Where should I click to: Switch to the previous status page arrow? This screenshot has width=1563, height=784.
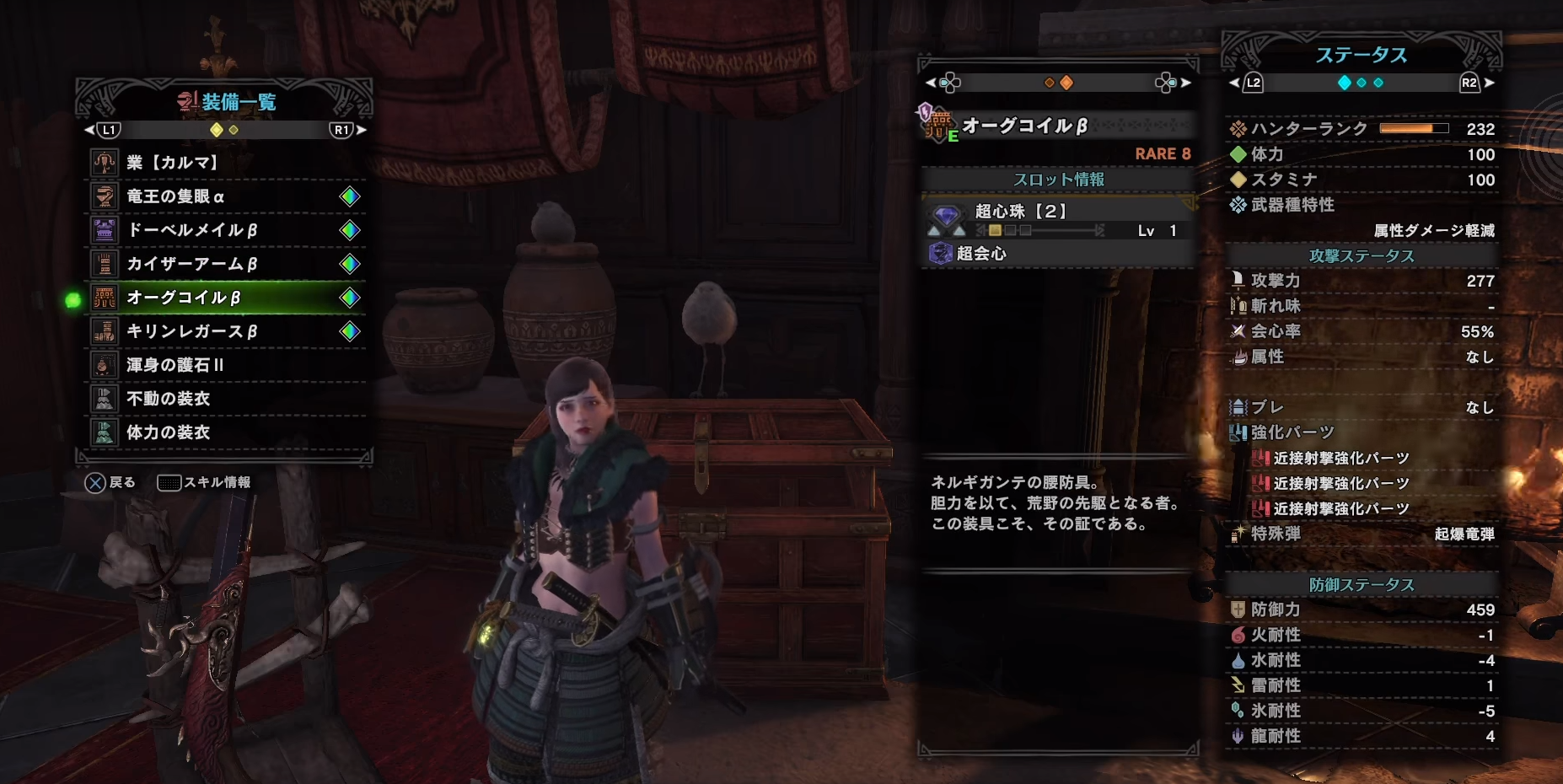pos(1234,83)
